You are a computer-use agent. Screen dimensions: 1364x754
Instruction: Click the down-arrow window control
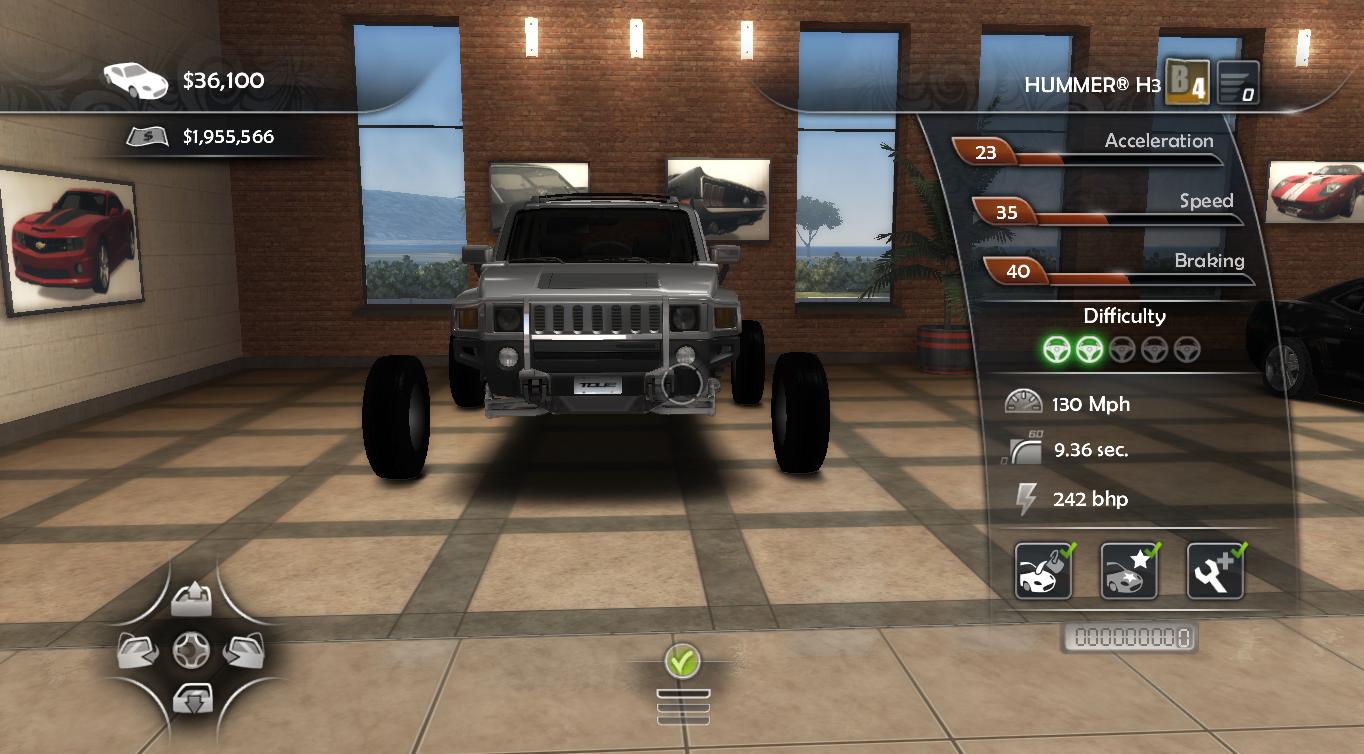tap(191, 699)
